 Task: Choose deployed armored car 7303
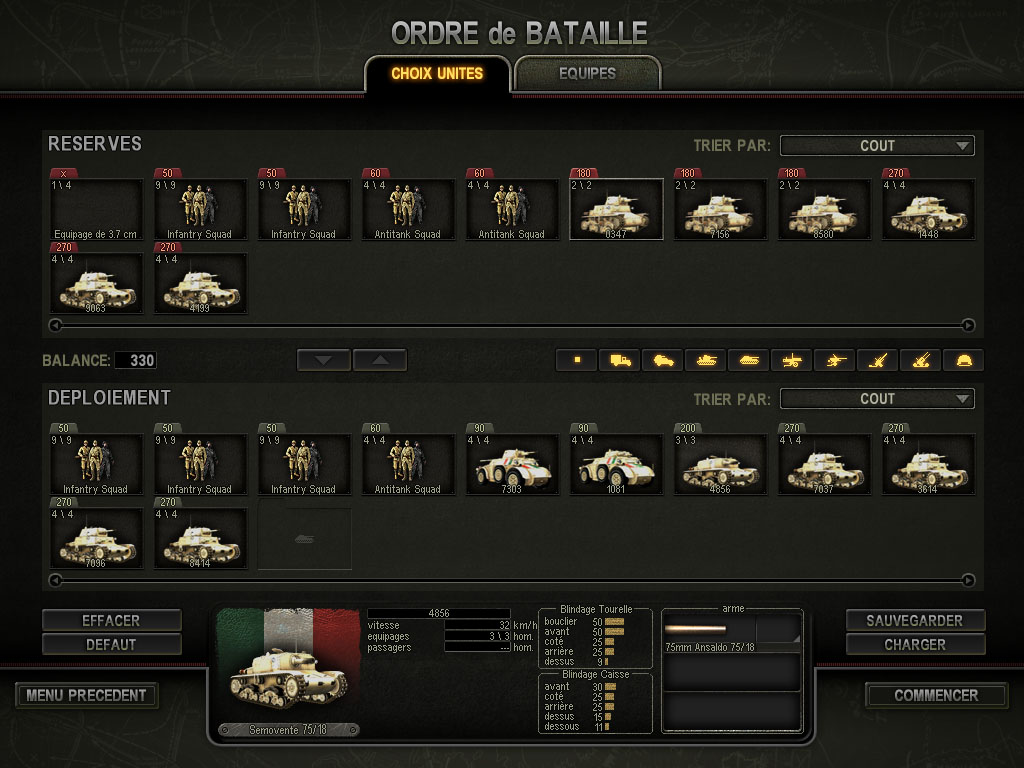pyautogui.click(x=512, y=465)
